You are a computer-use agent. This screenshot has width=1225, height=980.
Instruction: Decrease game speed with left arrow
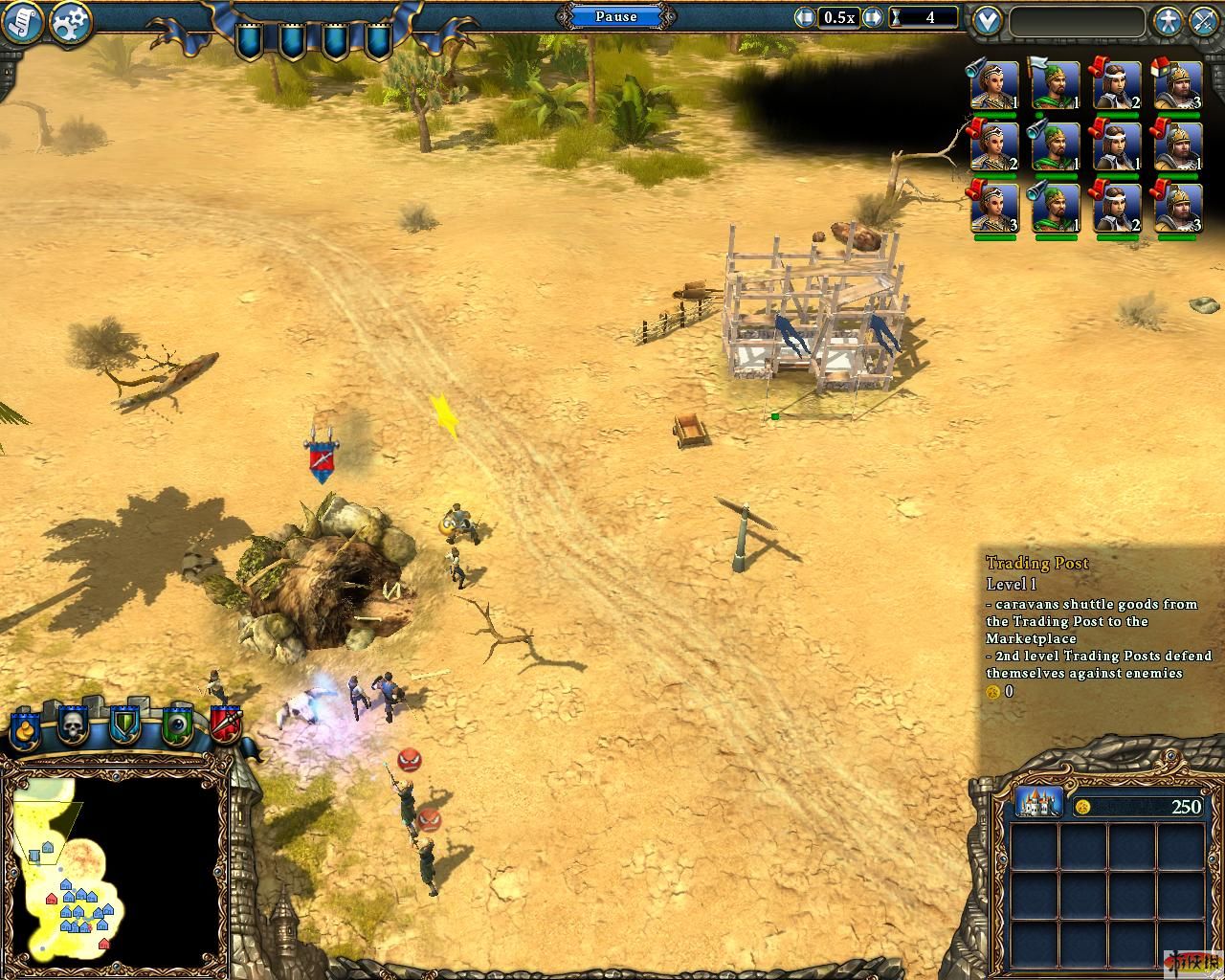(x=805, y=17)
